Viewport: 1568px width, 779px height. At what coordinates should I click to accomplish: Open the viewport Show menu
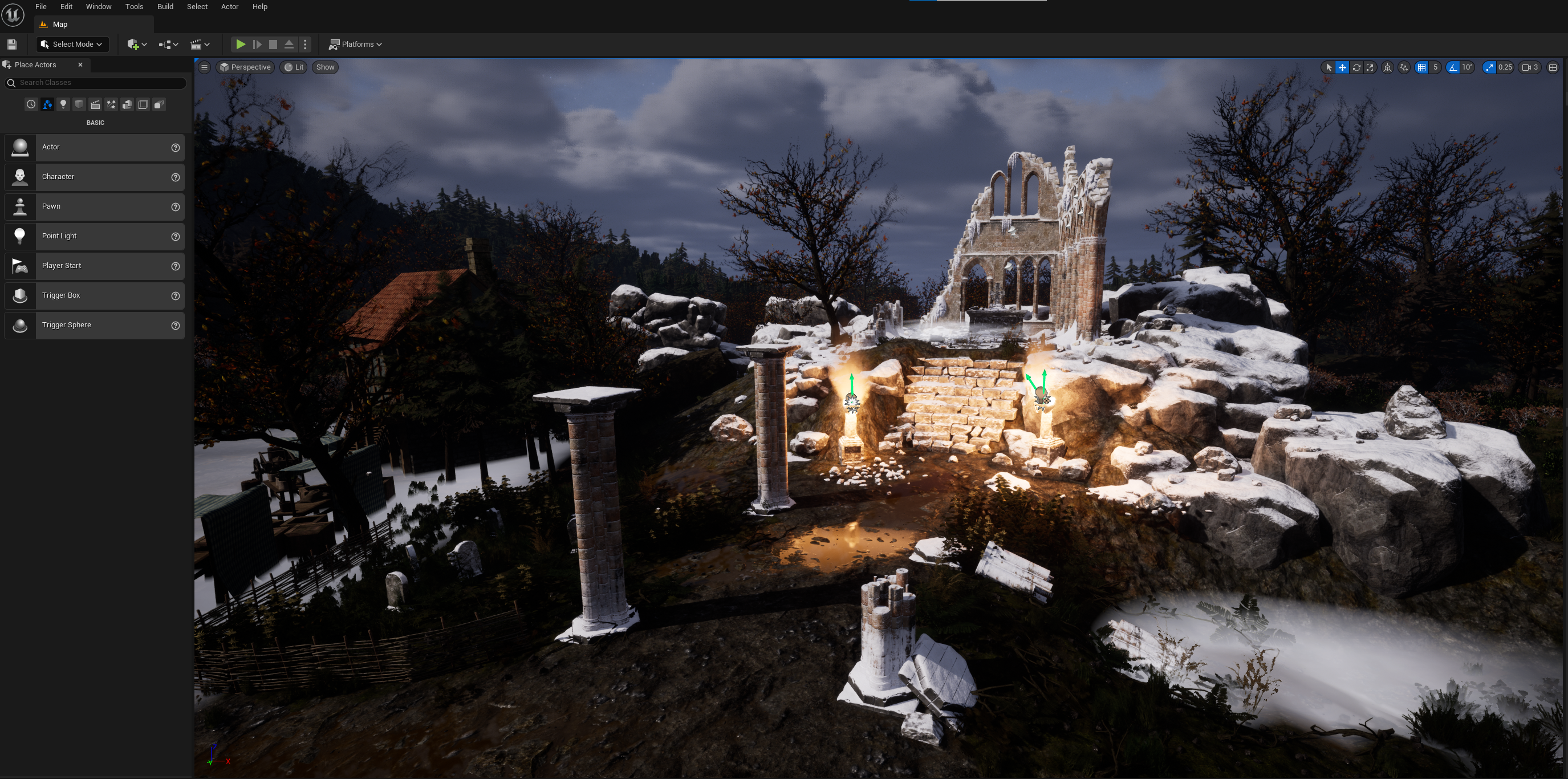click(x=325, y=67)
